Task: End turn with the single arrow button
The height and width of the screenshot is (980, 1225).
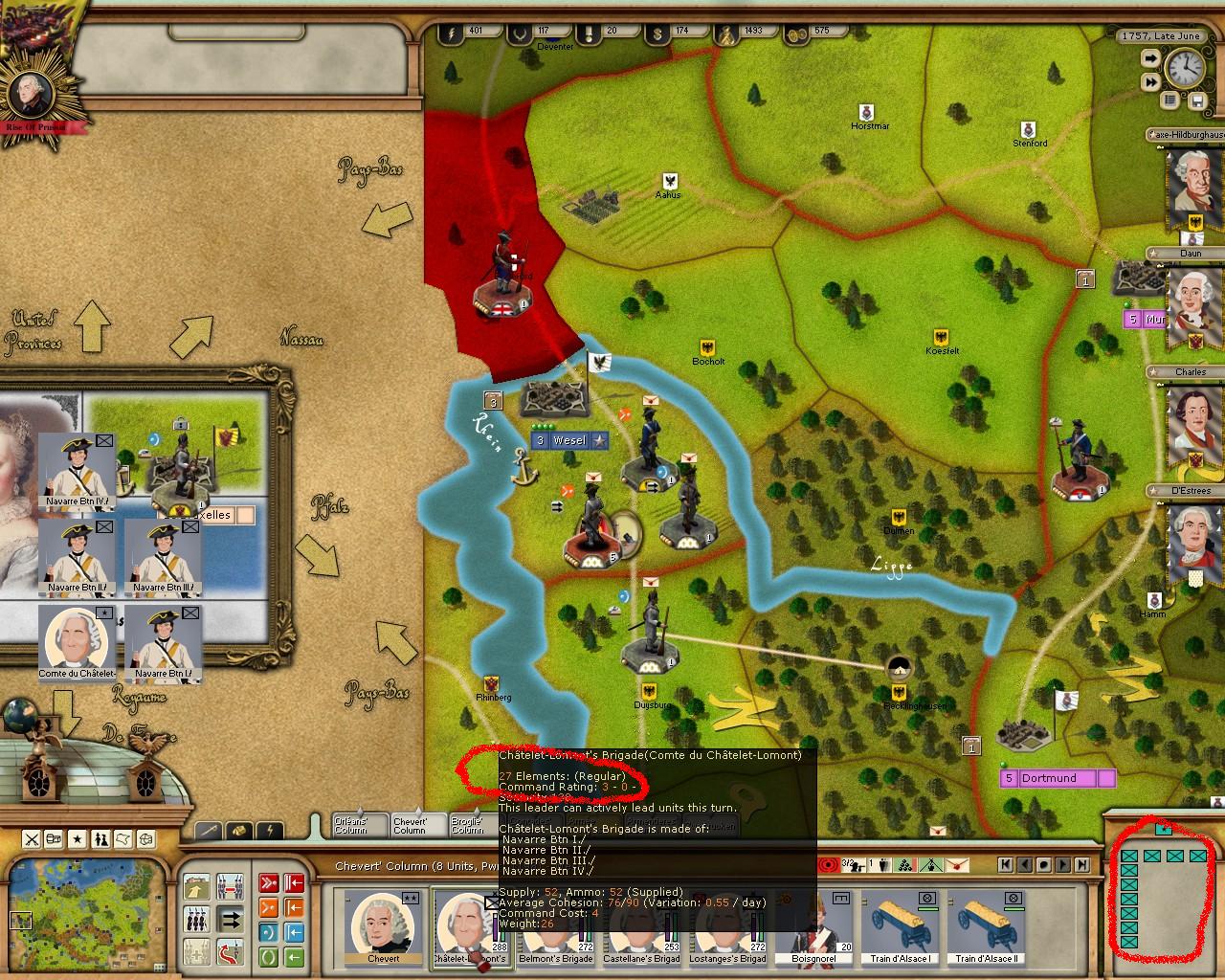Action: [1148, 59]
